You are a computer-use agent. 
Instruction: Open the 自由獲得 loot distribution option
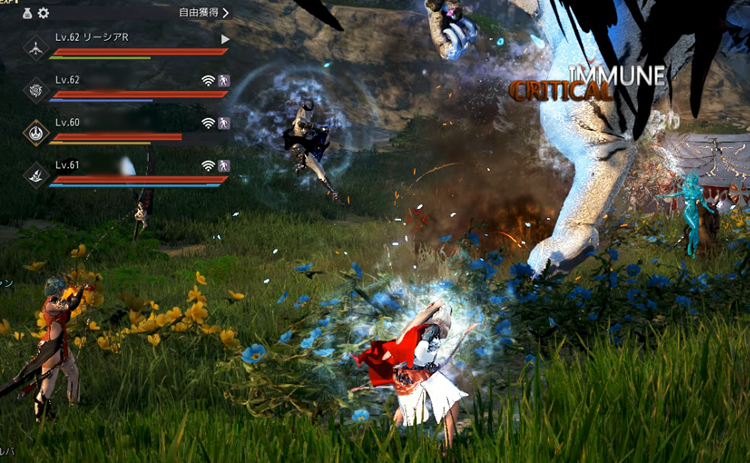204,13
